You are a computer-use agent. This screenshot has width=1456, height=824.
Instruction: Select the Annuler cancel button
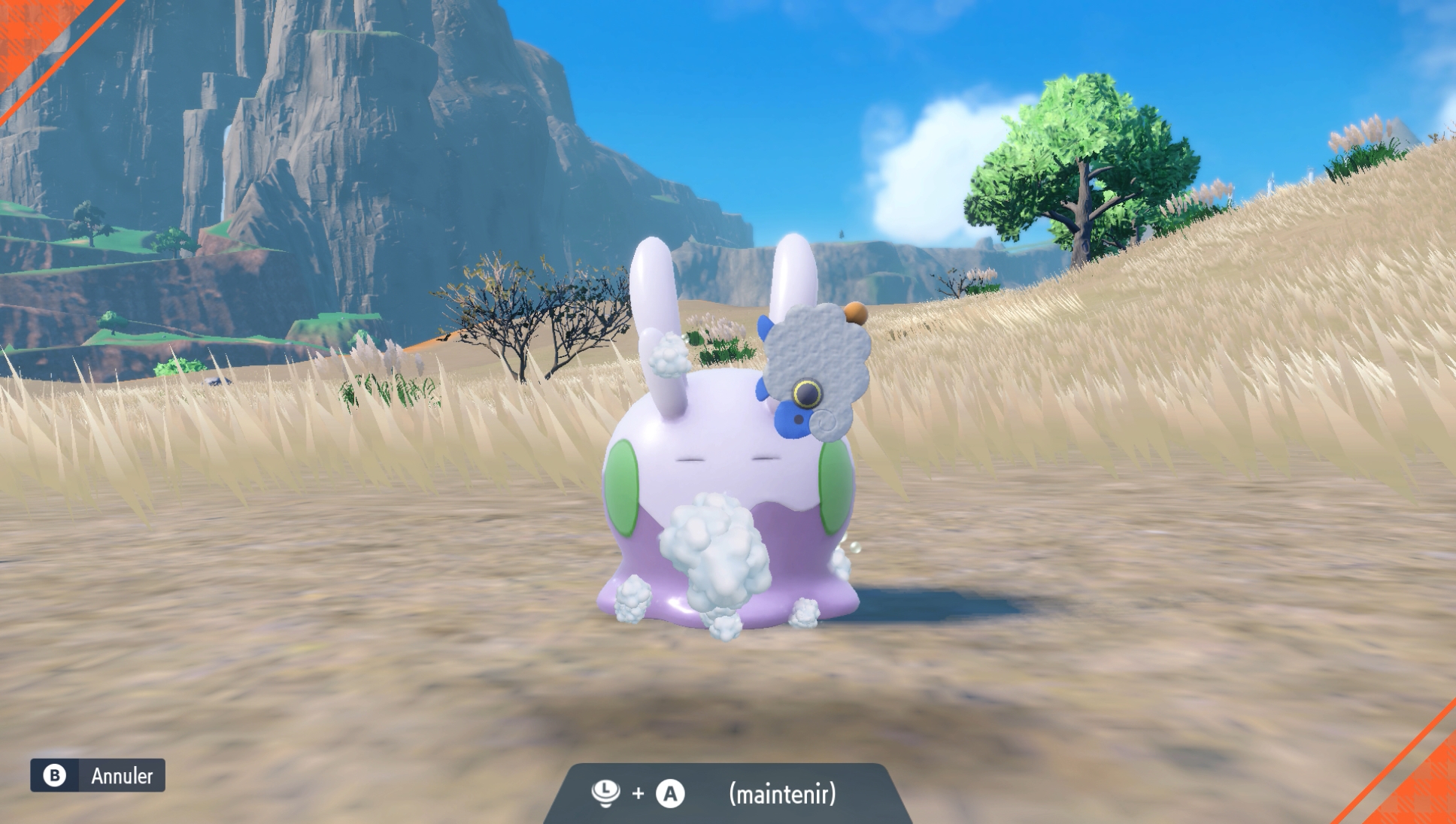[98, 775]
